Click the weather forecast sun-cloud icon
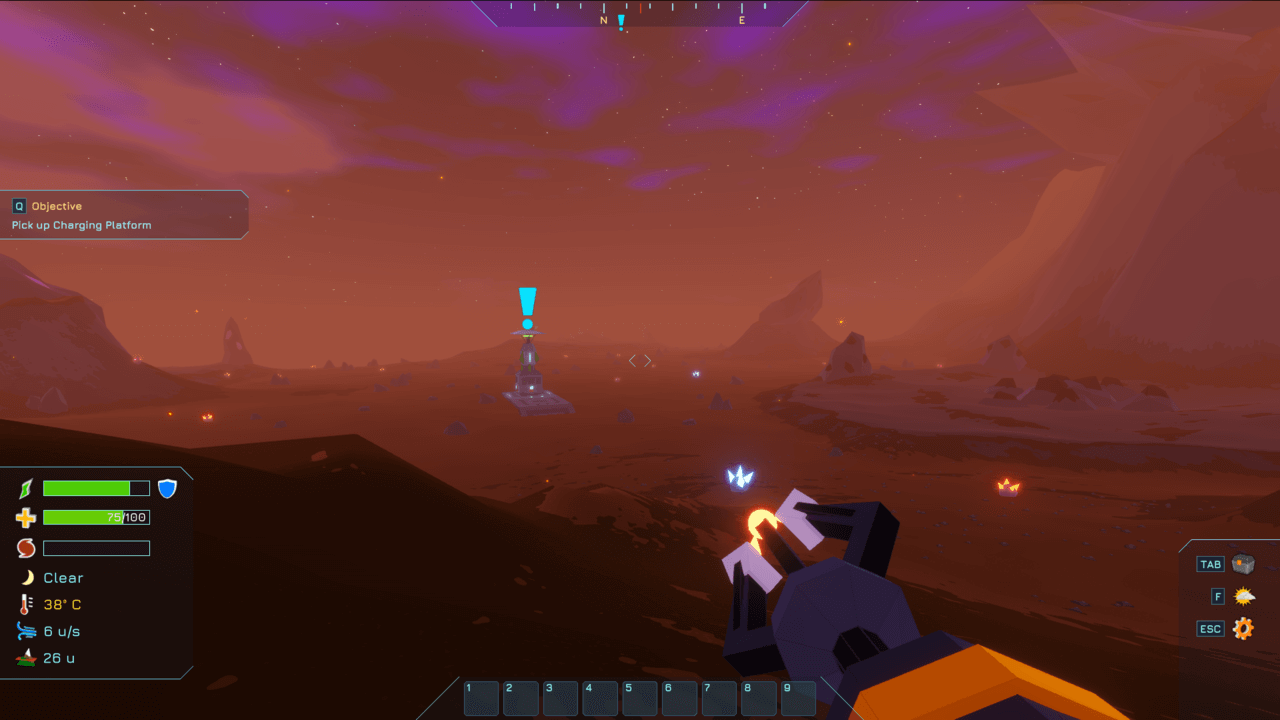Viewport: 1280px width, 720px height. [x=1243, y=597]
